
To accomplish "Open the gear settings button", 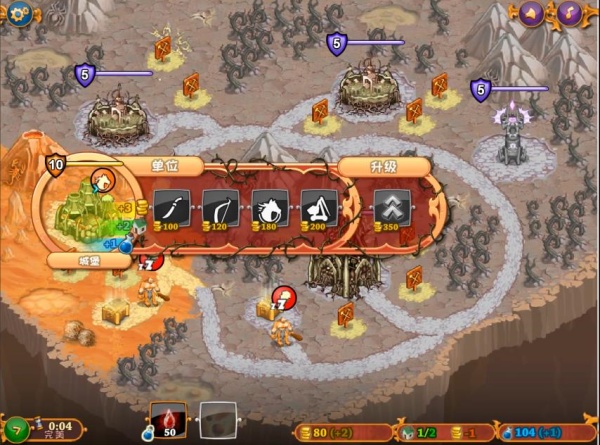I will point(20,13).
